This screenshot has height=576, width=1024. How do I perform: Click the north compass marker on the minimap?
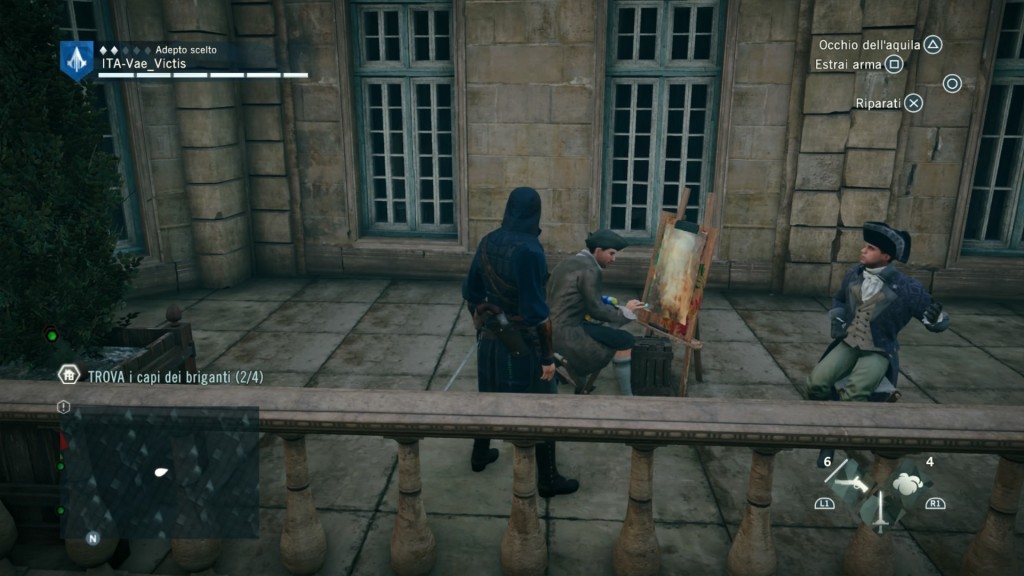[x=92, y=538]
